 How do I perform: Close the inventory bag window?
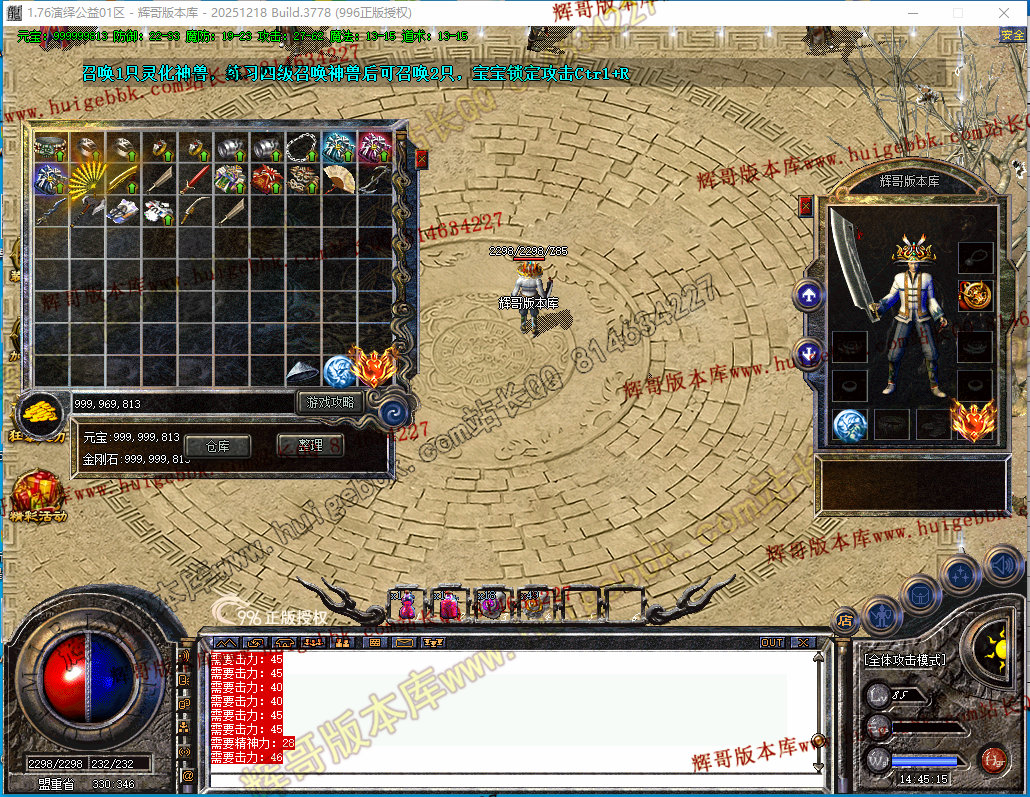[x=421, y=158]
